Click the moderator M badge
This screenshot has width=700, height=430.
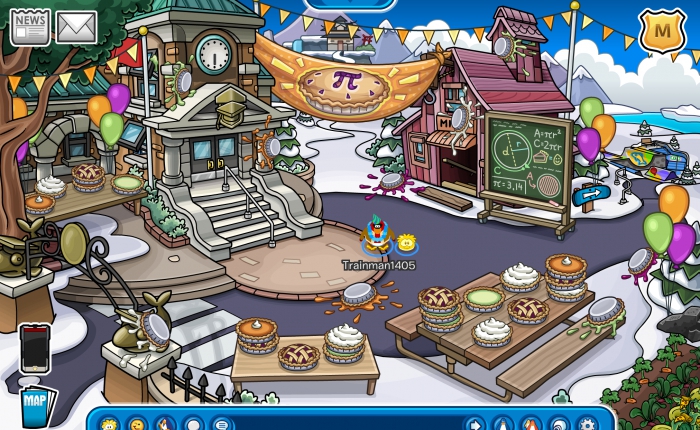pyautogui.click(x=656, y=30)
